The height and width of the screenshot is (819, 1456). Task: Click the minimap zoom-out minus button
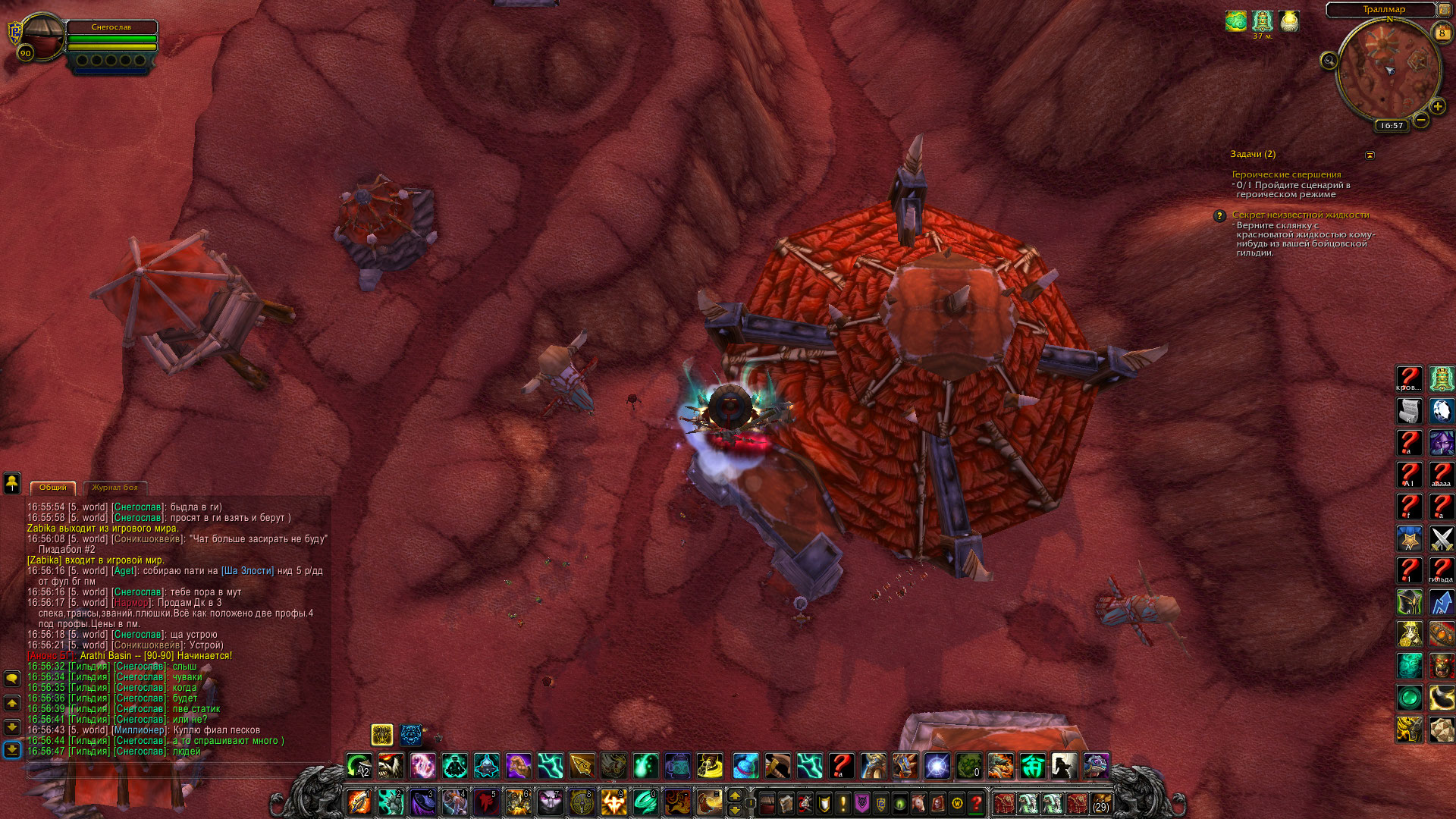coord(1421,120)
